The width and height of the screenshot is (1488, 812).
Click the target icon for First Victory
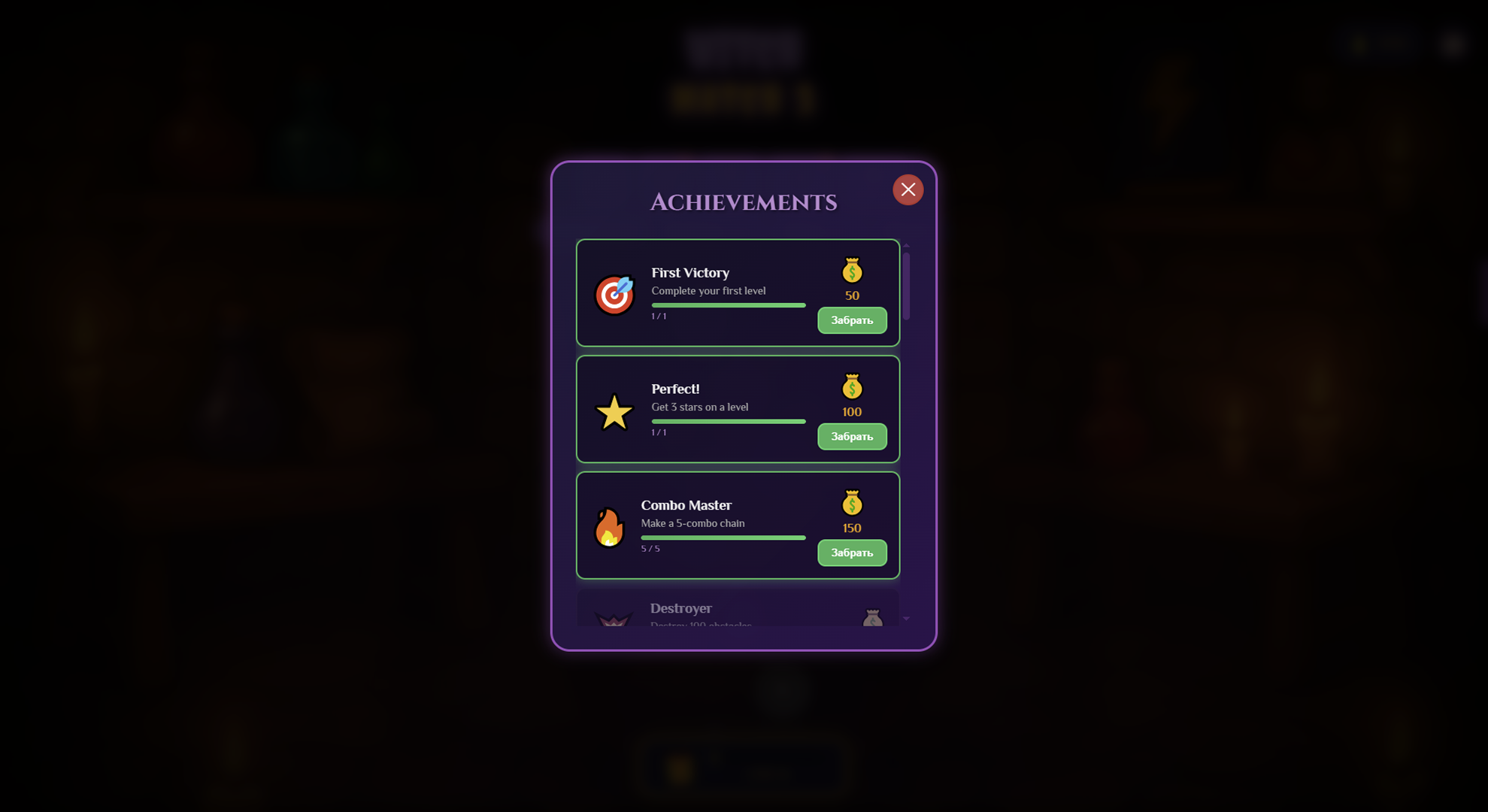point(614,294)
